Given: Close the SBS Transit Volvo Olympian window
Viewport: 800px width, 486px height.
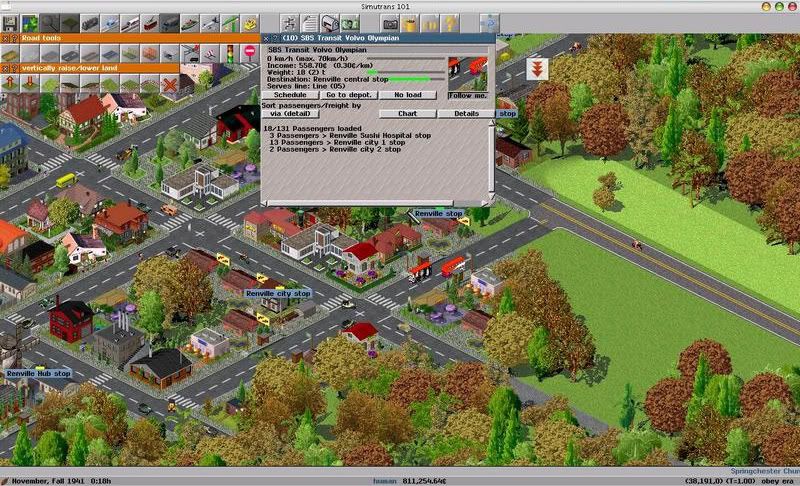Looking at the screenshot, I should point(266,38).
